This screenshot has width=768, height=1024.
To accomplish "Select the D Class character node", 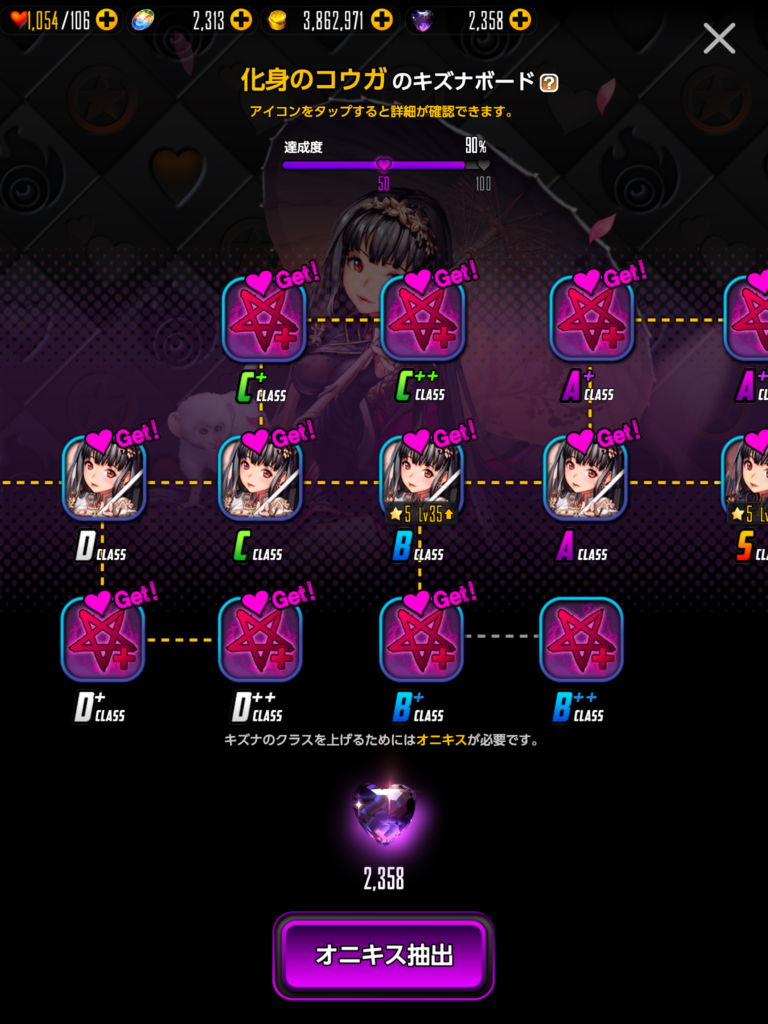I will [x=104, y=478].
